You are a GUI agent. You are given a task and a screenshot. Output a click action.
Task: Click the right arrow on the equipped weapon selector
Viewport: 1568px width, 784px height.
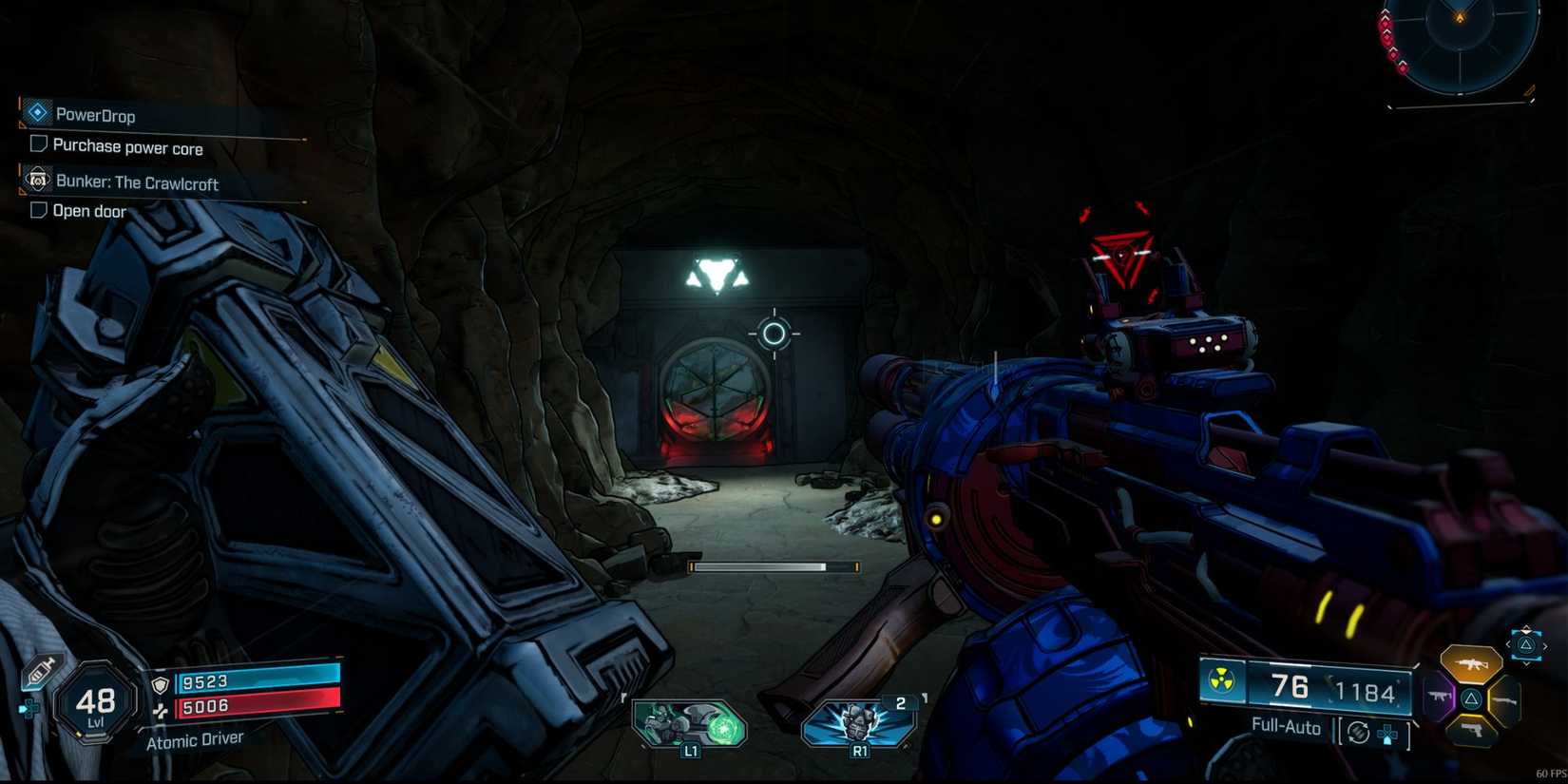pyautogui.click(x=1545, y=646)
